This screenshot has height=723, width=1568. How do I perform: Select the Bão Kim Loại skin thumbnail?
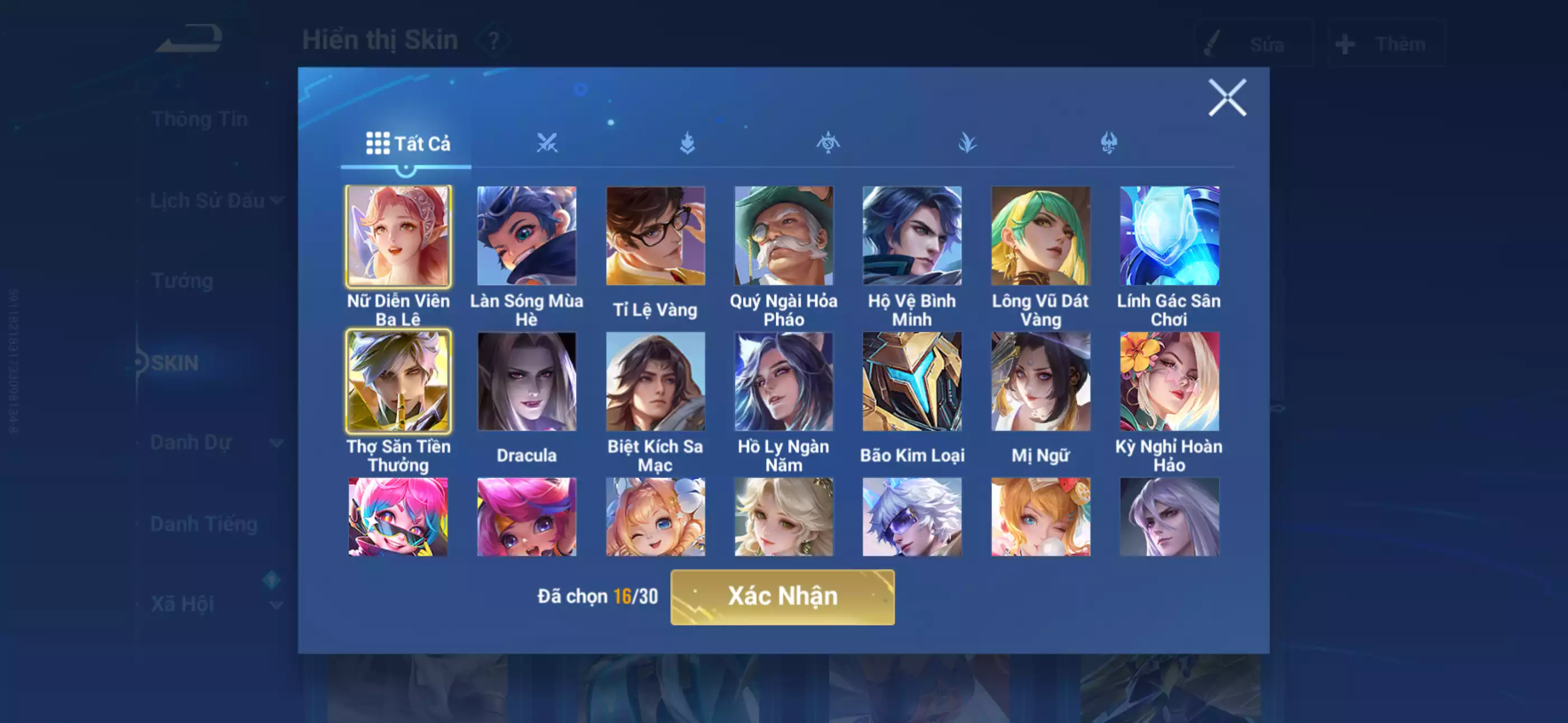pos(913,381)
